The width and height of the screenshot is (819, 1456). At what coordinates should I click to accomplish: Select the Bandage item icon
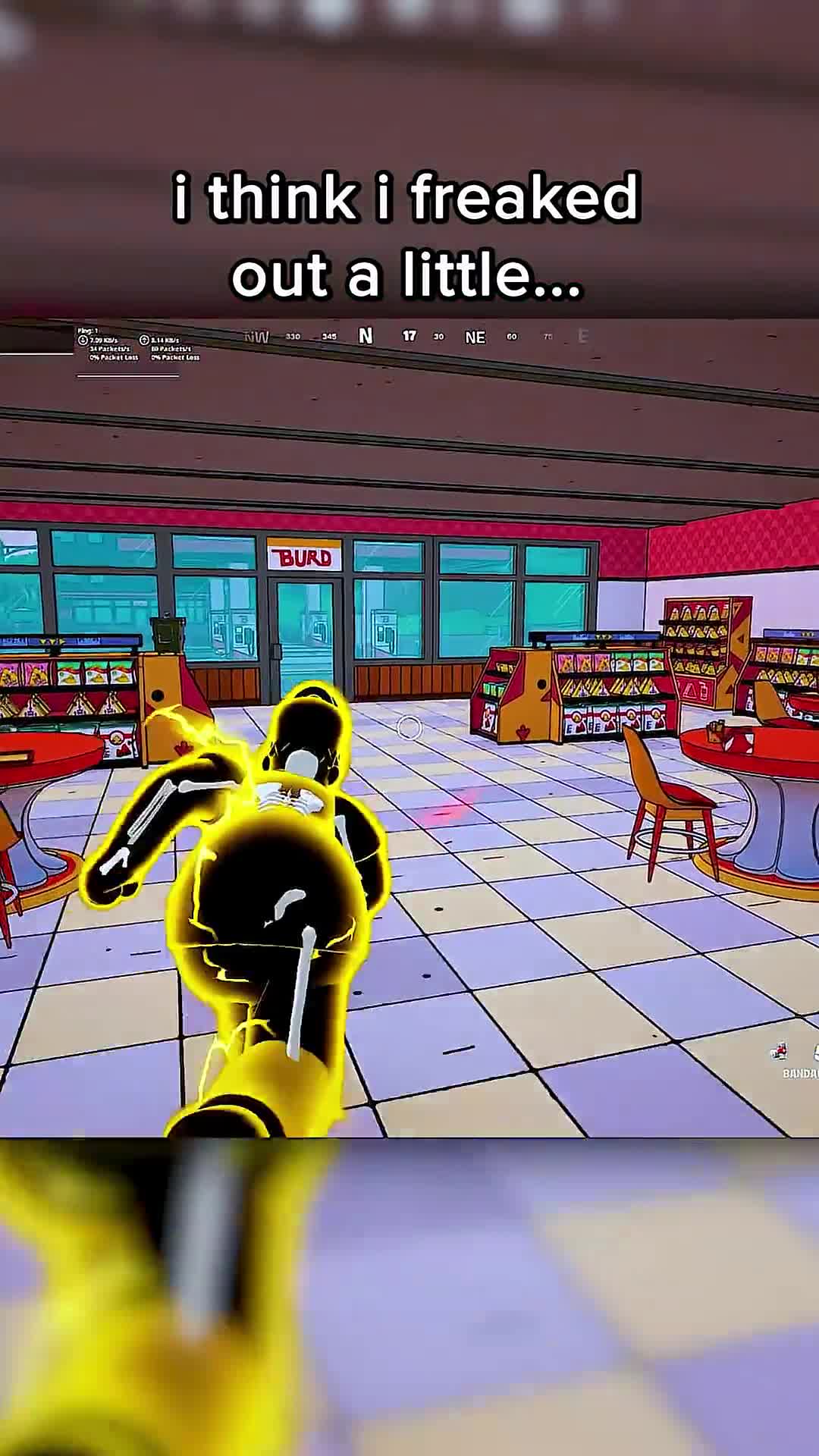pos(780,1051)
